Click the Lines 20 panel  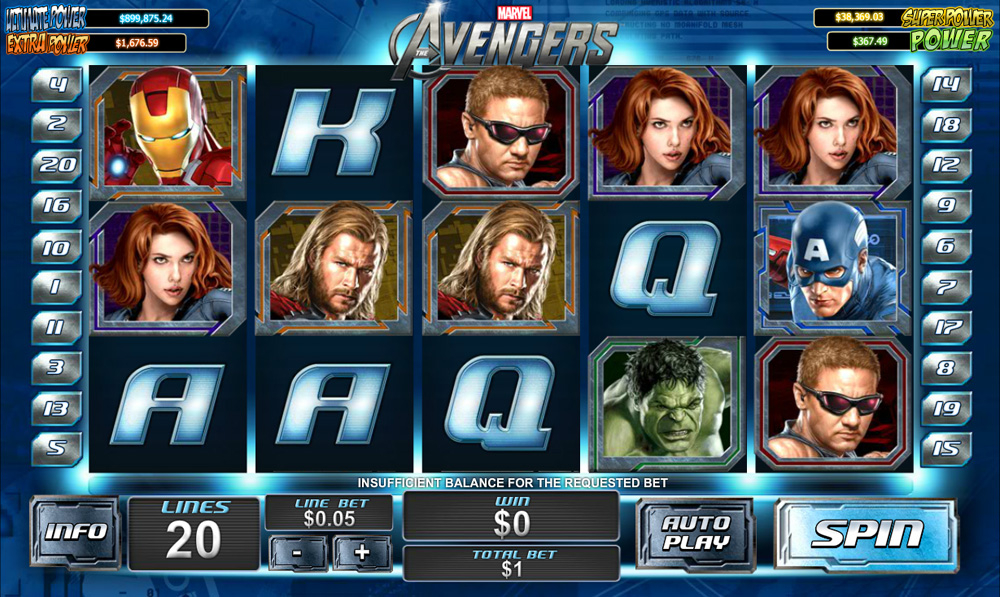[x=193, y=532]
